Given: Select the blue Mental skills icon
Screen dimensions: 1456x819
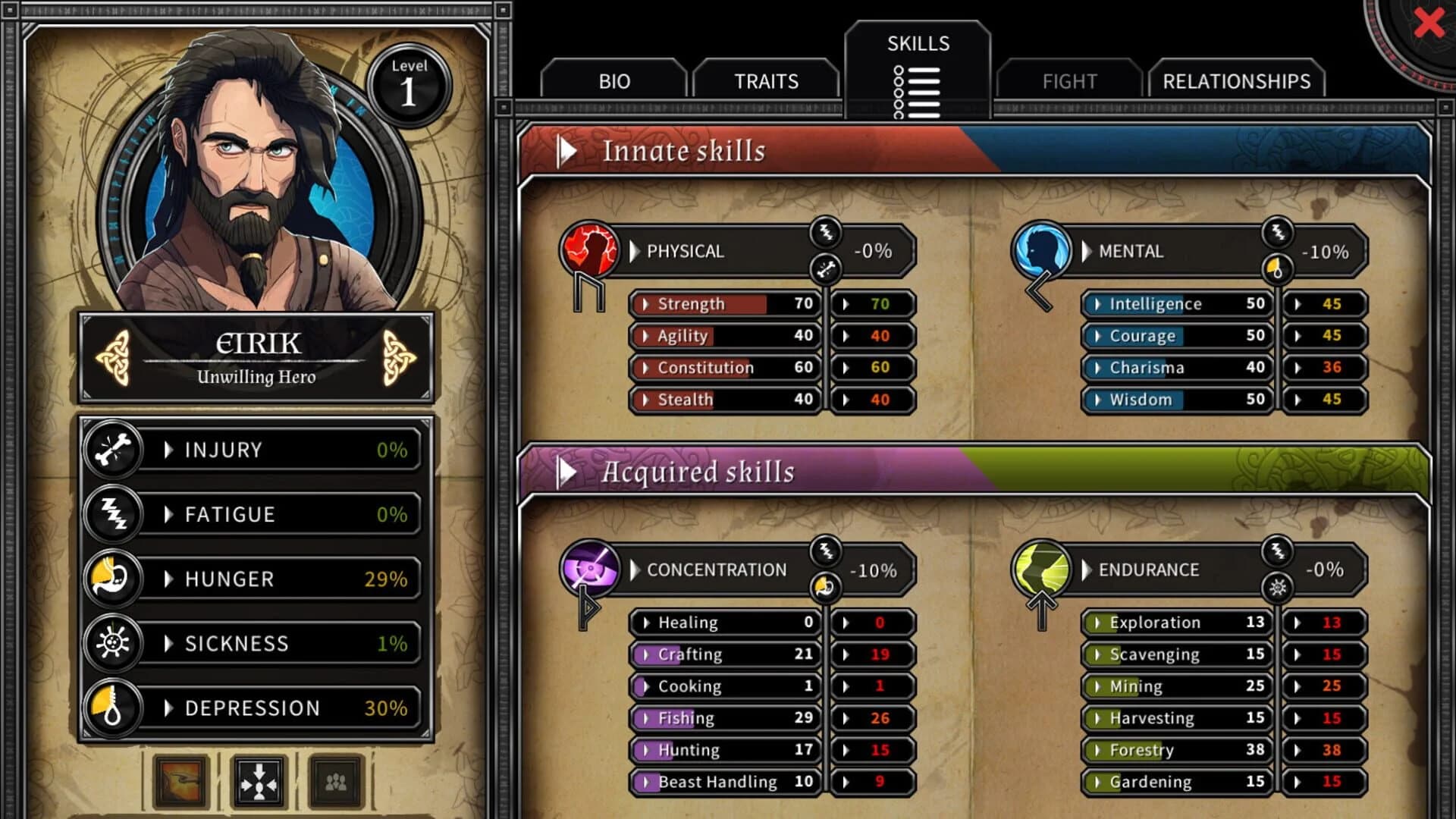Looking at the screenshot, I should [1040, 252].
